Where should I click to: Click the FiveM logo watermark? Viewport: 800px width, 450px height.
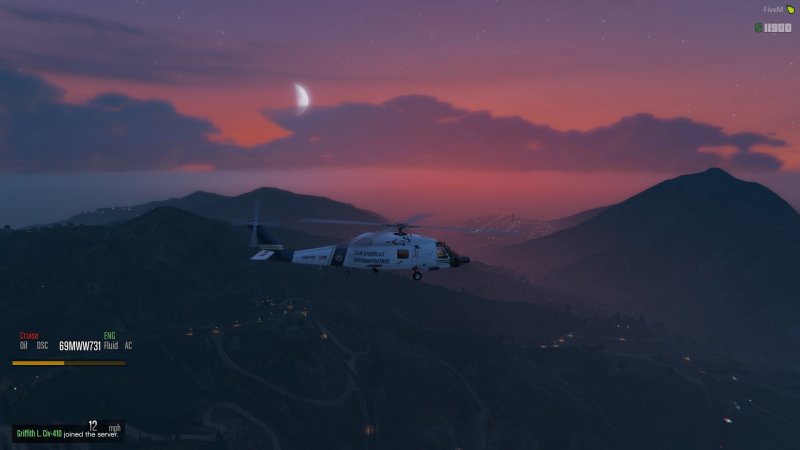(x=779, y=9)
